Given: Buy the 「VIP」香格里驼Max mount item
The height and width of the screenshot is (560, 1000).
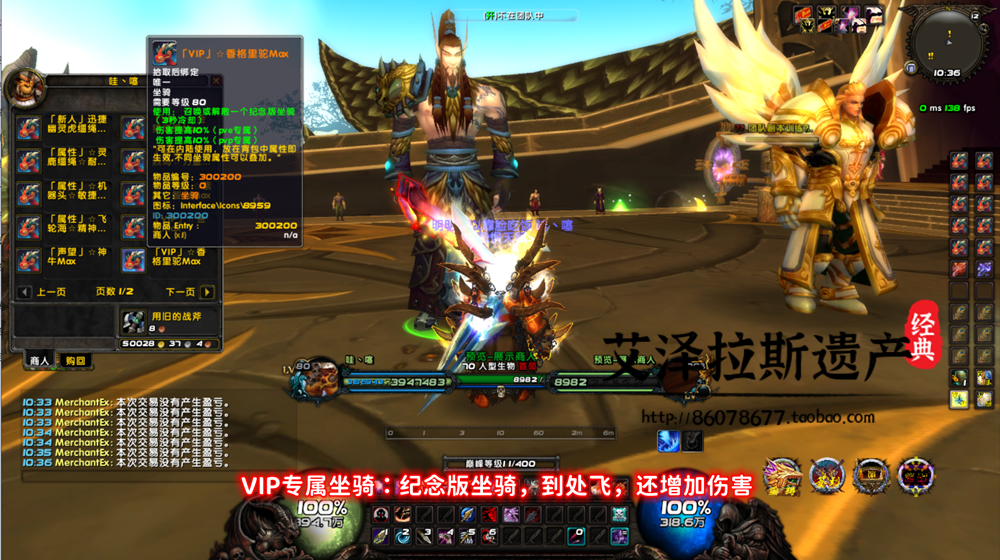Looking at the screenshot, I should coord(133,261).
